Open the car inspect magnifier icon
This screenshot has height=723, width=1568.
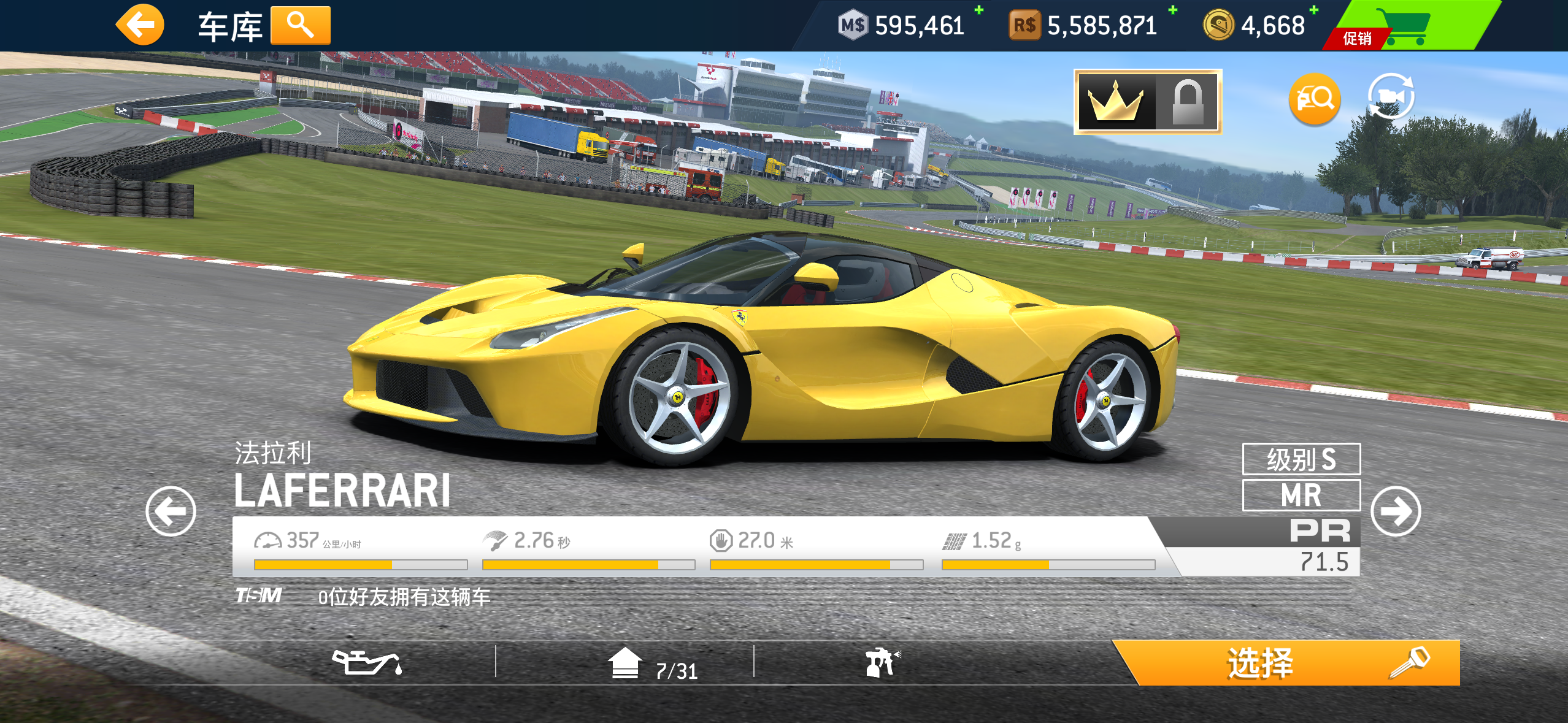[1315, 99]
